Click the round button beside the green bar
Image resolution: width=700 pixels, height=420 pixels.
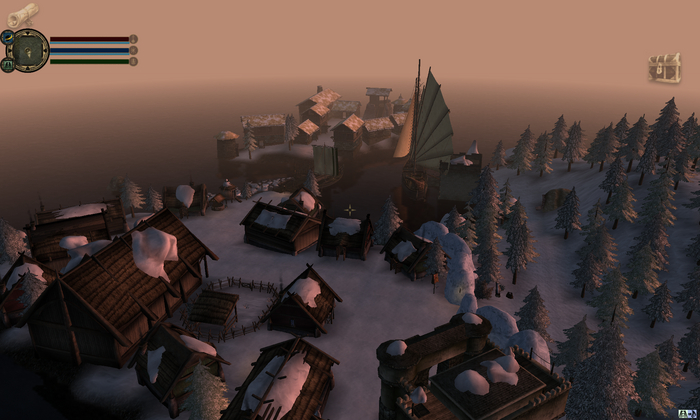click(x=134, y=61)
